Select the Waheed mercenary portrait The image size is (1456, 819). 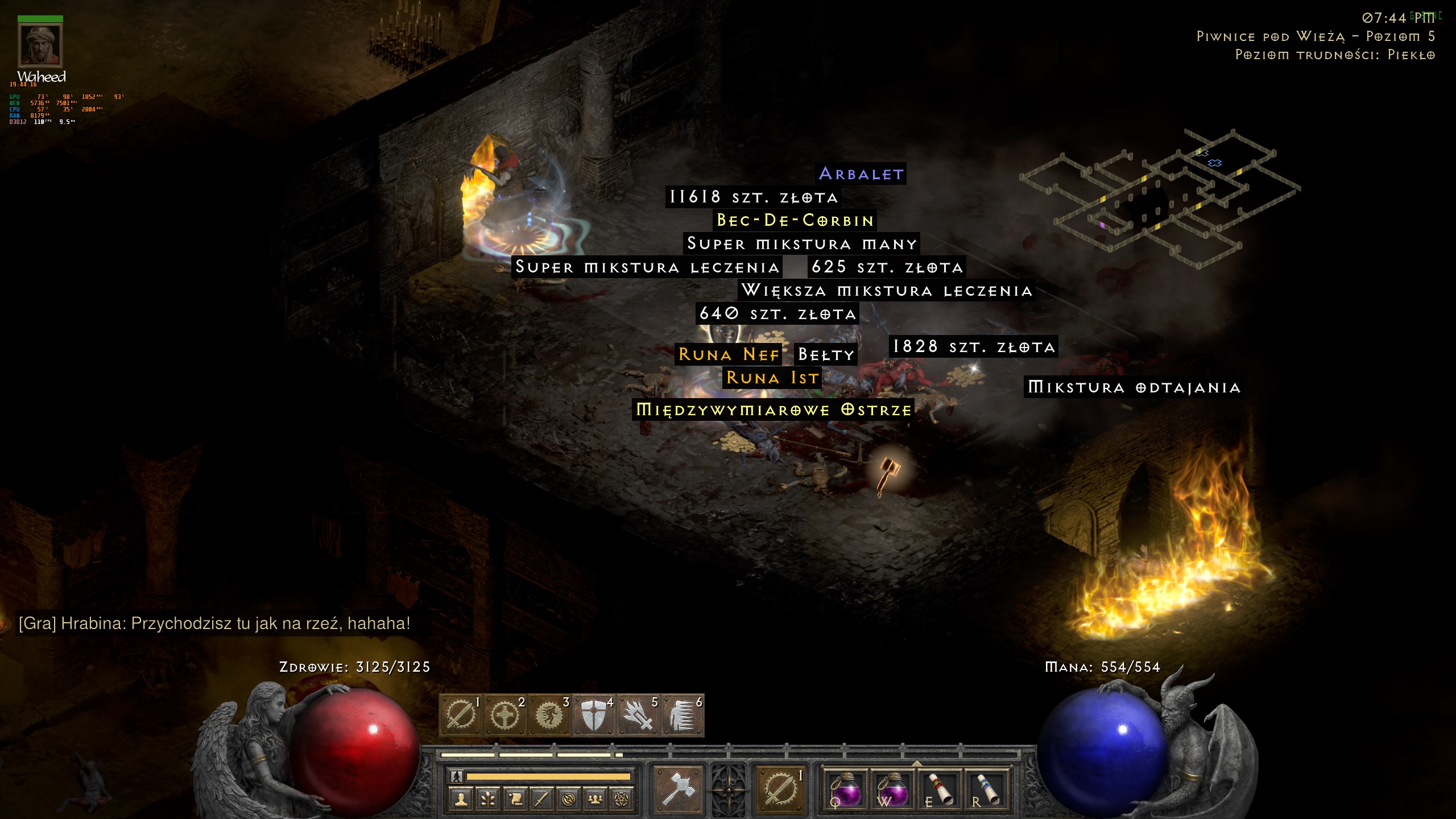click(40, 45)
